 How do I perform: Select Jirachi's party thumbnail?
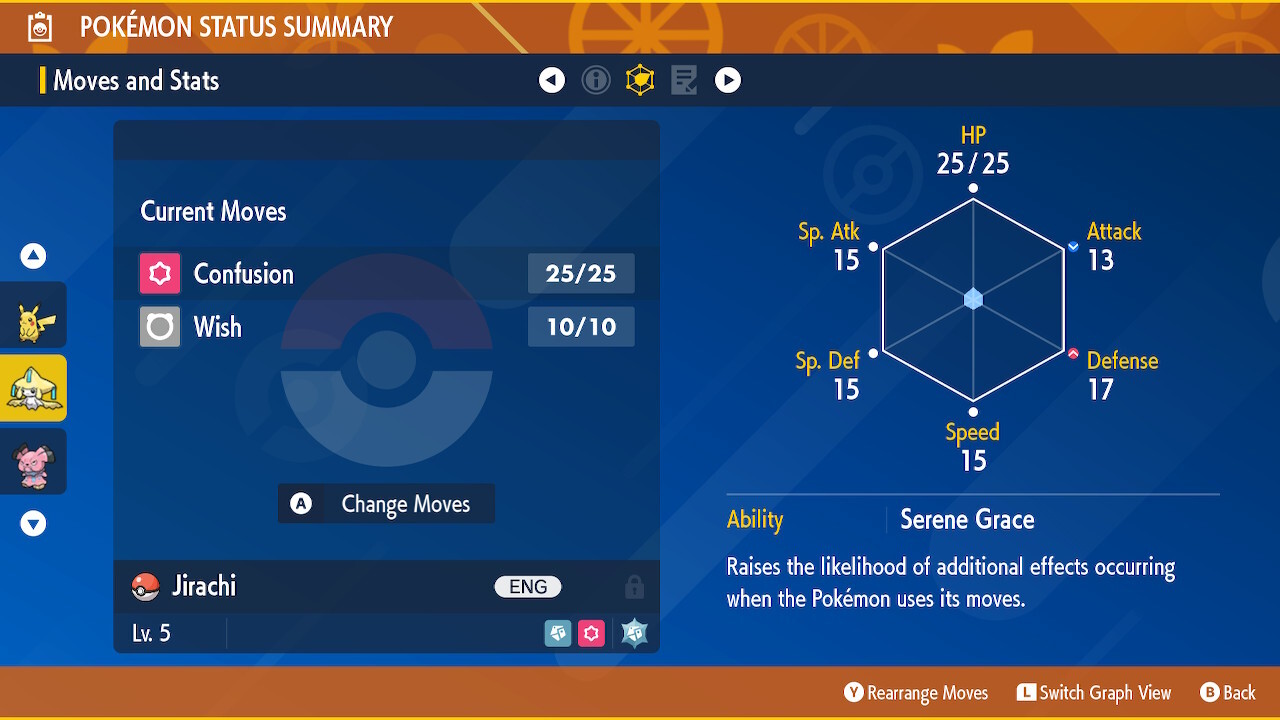point(34,388)
